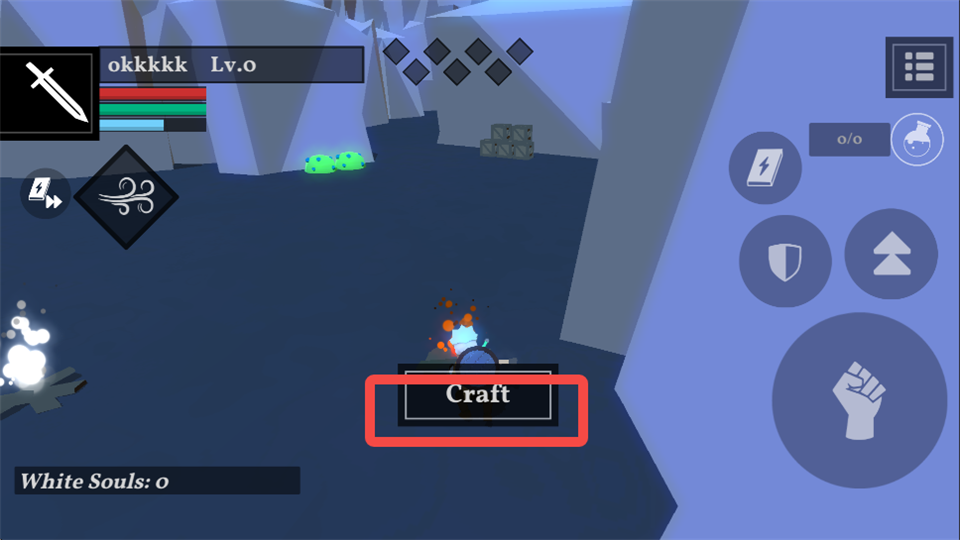Tap the Craft button
Screen dimensions: 960x540
478,394
